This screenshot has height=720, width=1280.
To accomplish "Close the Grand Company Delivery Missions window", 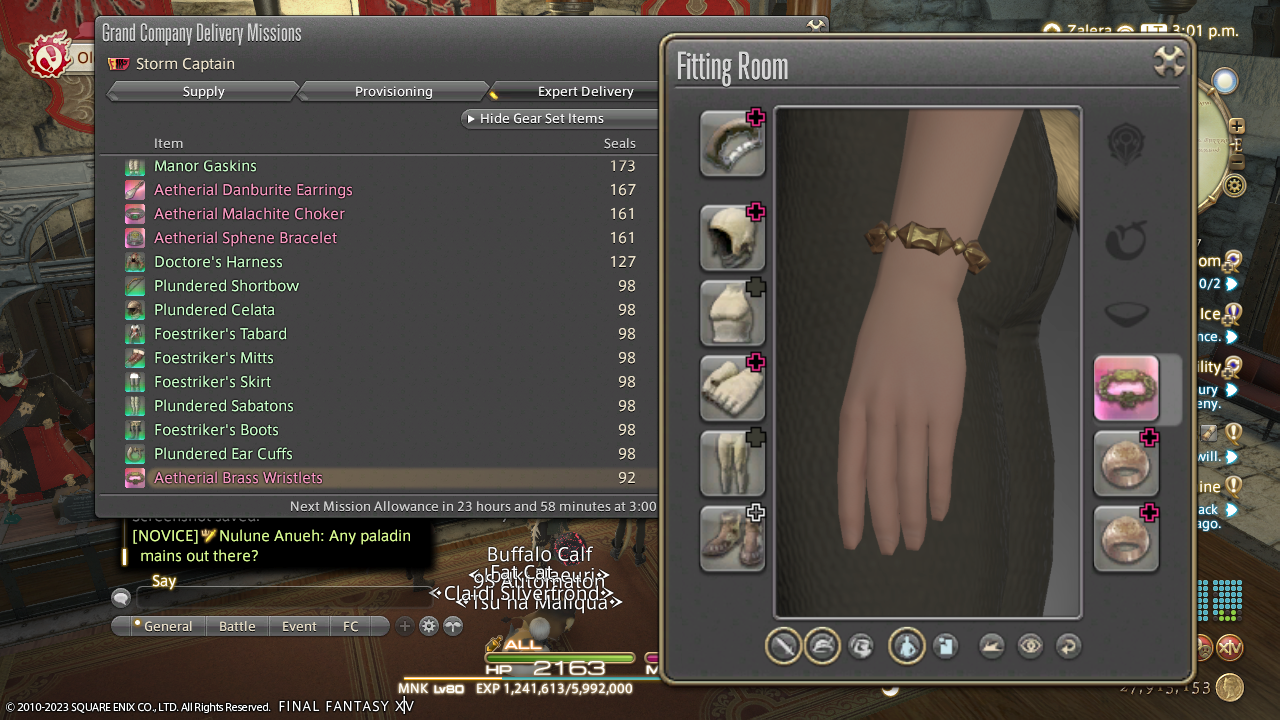I will [x=816, y=26].
